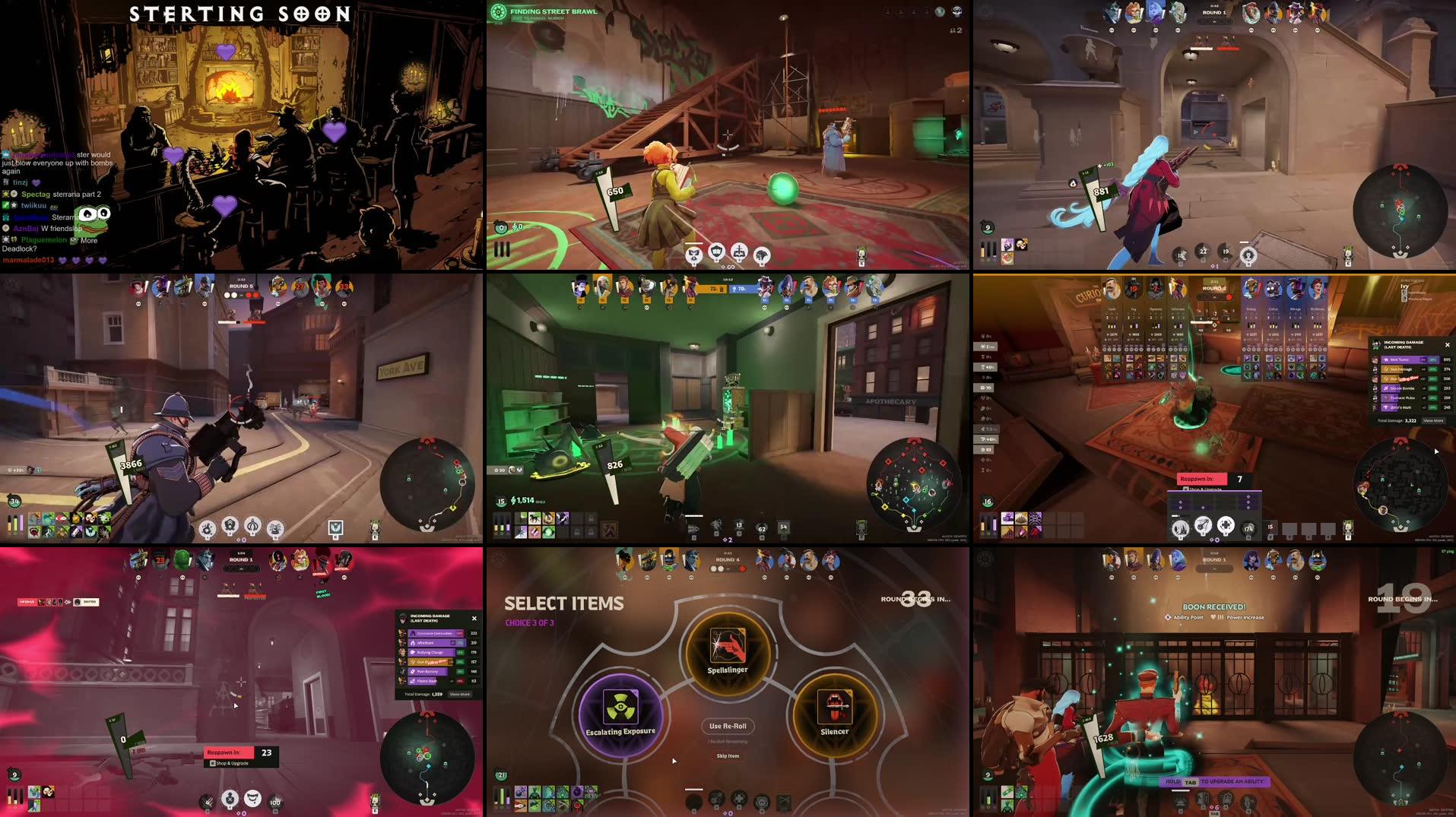Click the Flame Dash icon in the damage breakdown
The height and width of the screenshot is (817, 1456).
tap(412, 681)
